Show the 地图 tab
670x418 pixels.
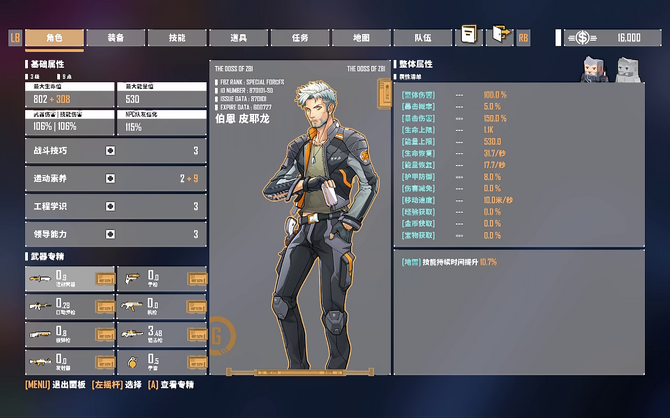tap(361, 37)
